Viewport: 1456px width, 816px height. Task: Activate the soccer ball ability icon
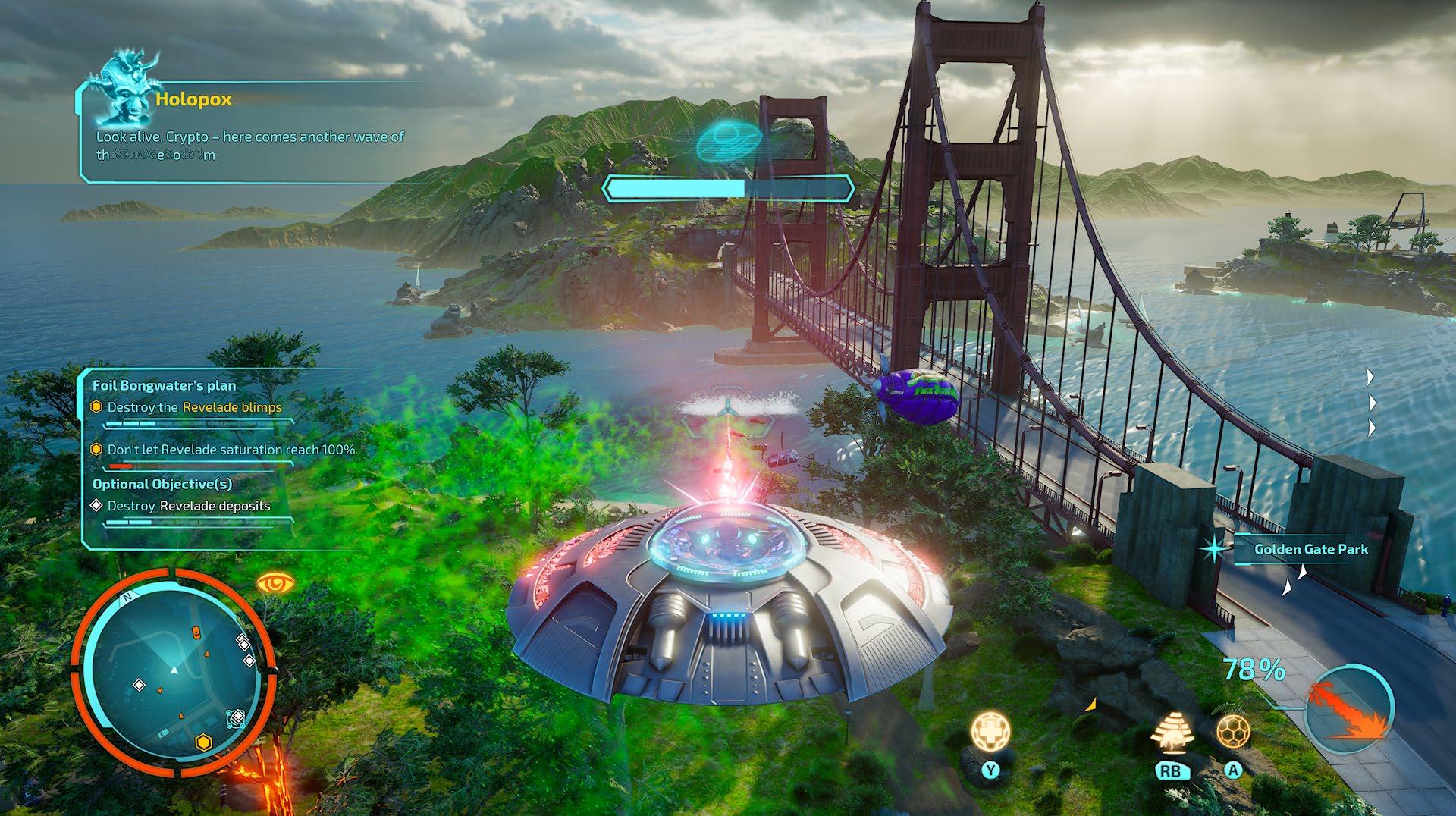tap(1233, 732)
